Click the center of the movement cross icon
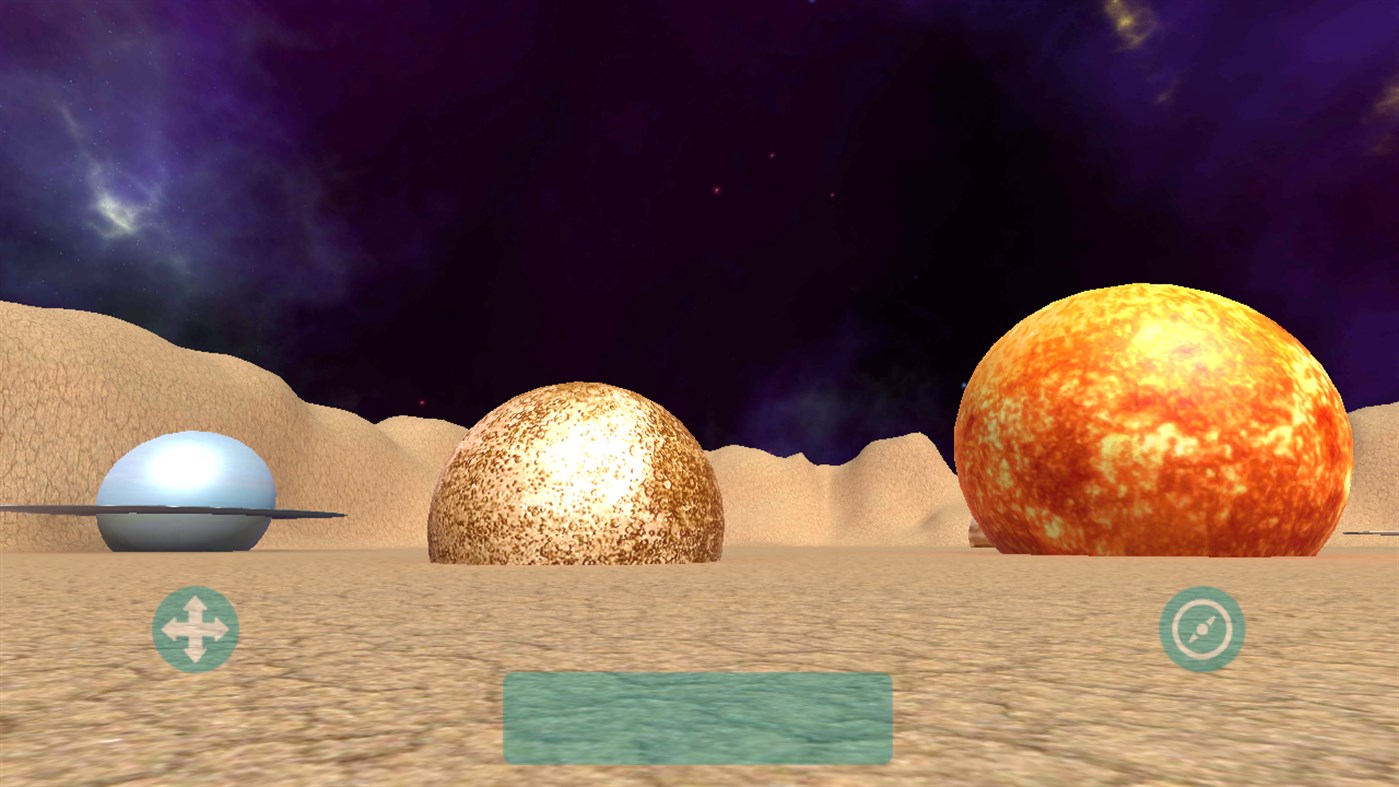Screen dimensions: 1399x787 [196, 630]
